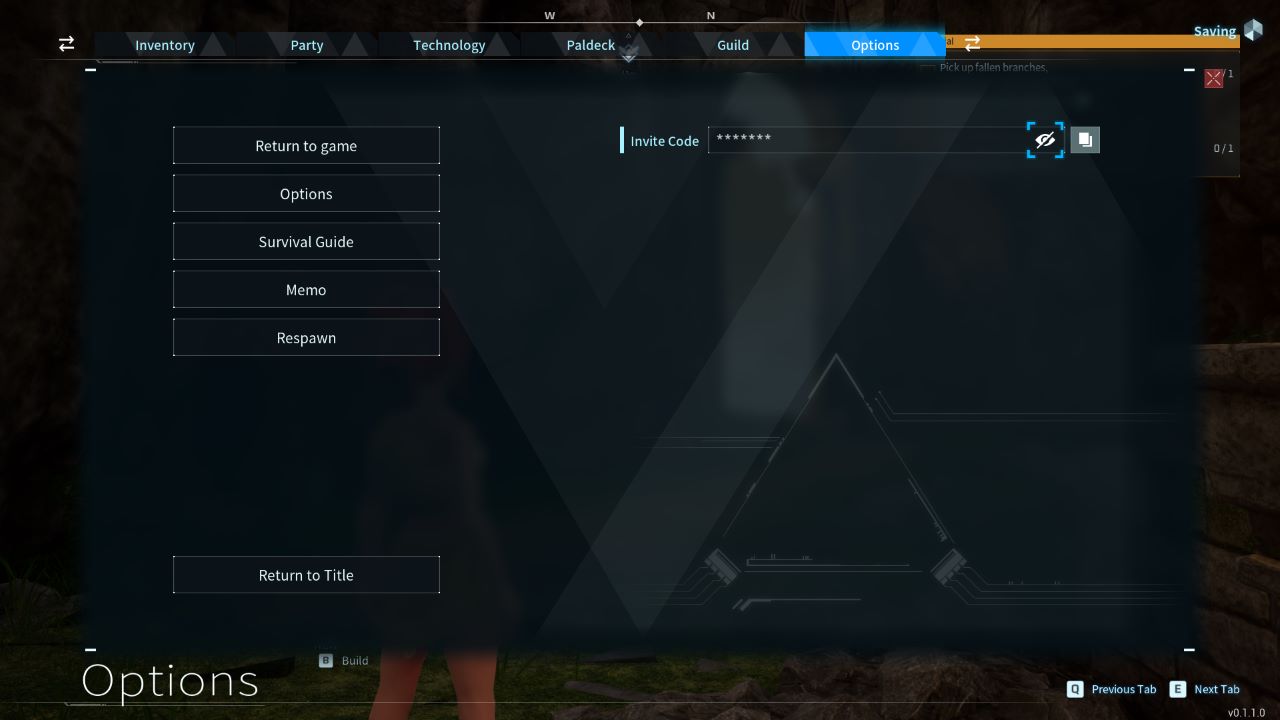Viewport: 1280px width, 720px height.
Task: Open the Survival Guide
Action: tap(306, 241)
